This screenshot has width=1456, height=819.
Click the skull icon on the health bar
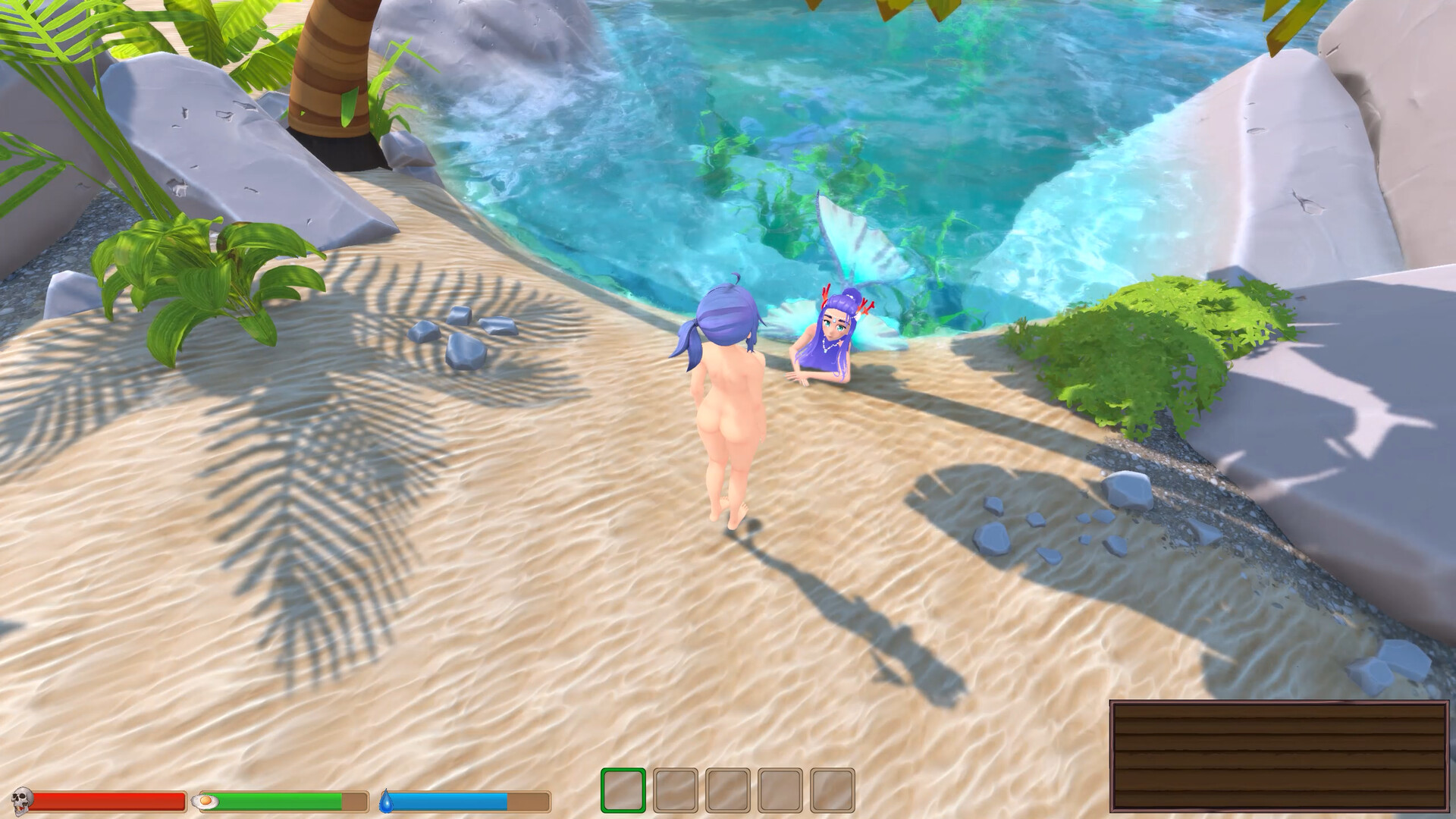click(23, 799)
